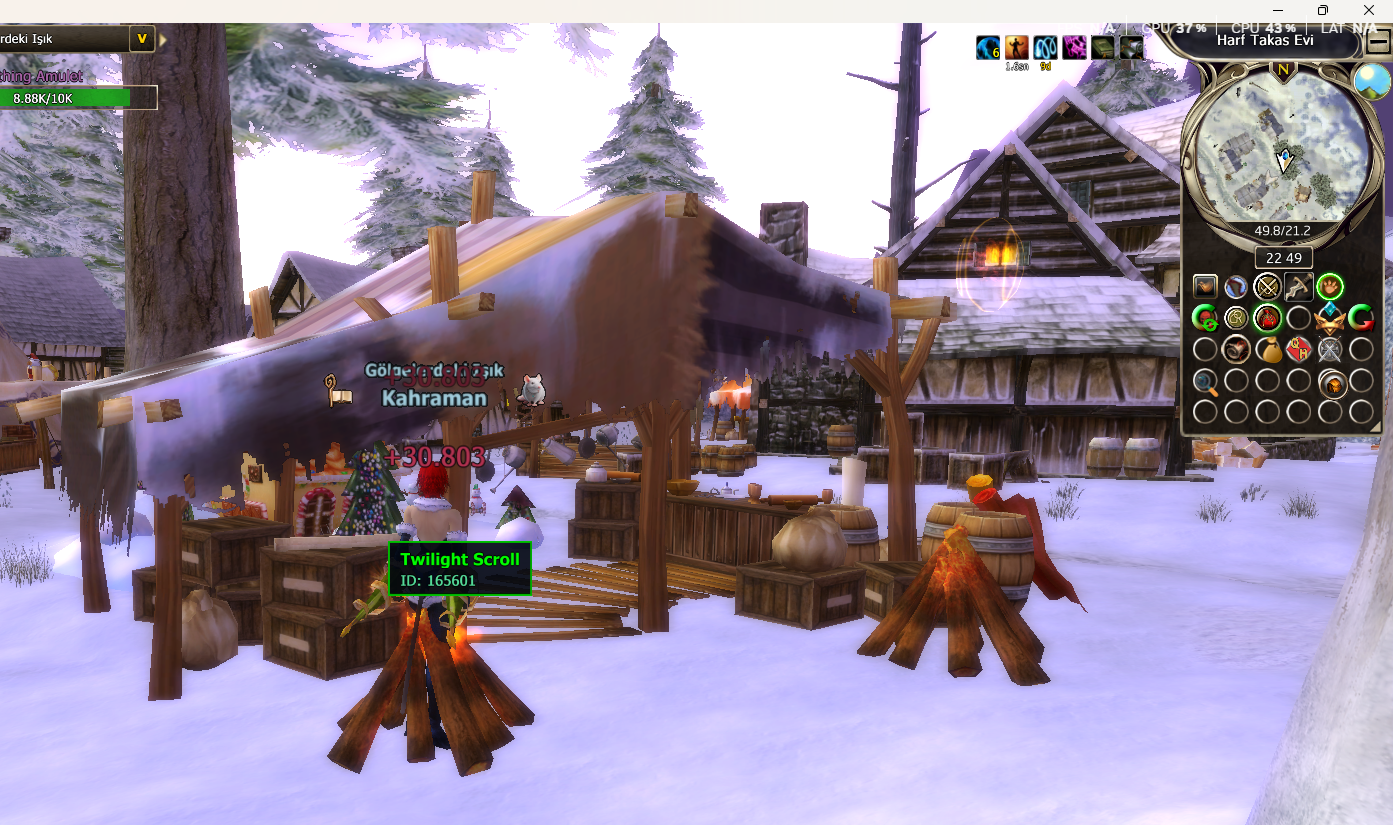
Task: Open the red QH diamond icon
Action: (1298, 350)
